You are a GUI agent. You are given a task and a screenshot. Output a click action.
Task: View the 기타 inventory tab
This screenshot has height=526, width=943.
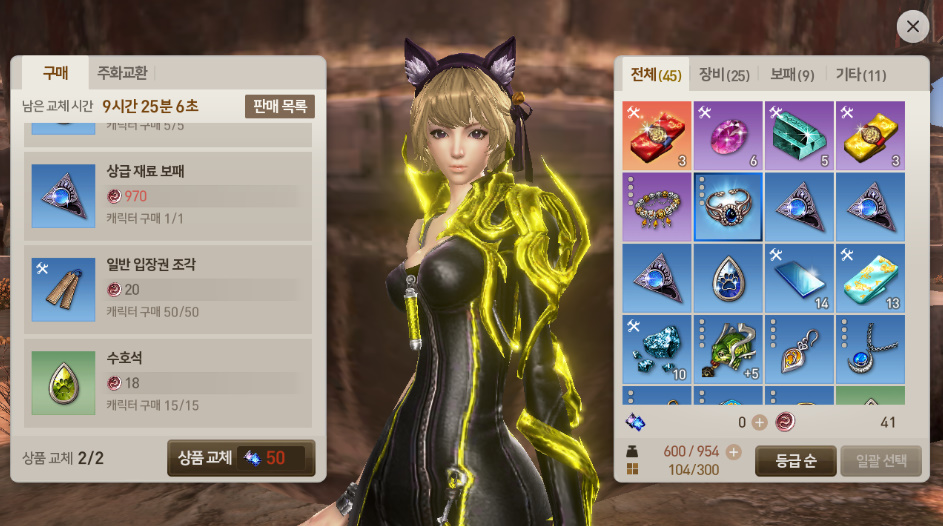pos(861,75)
